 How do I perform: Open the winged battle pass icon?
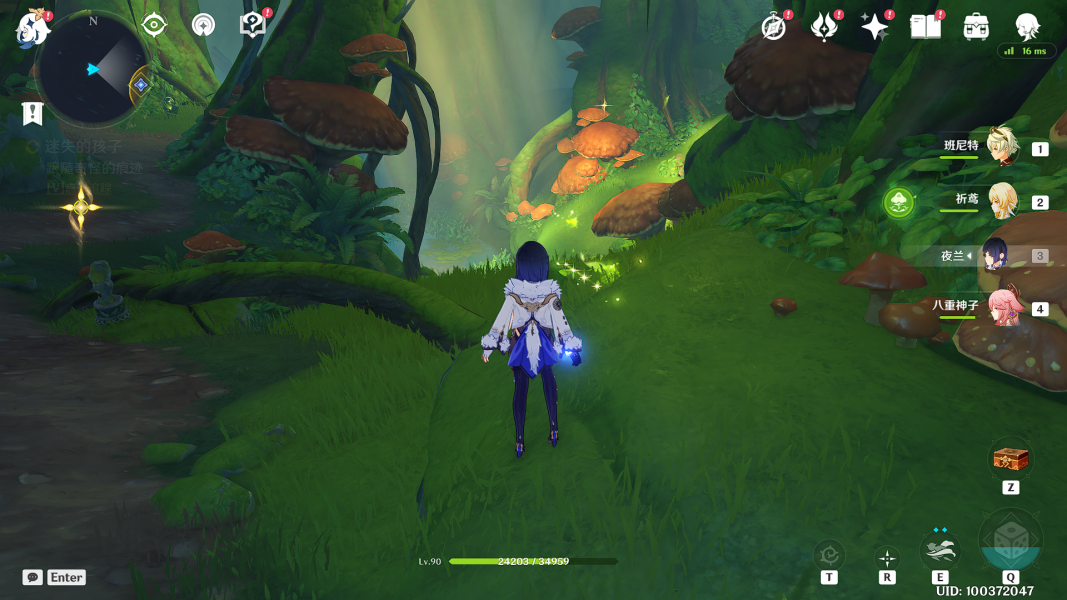coord(824,27)
